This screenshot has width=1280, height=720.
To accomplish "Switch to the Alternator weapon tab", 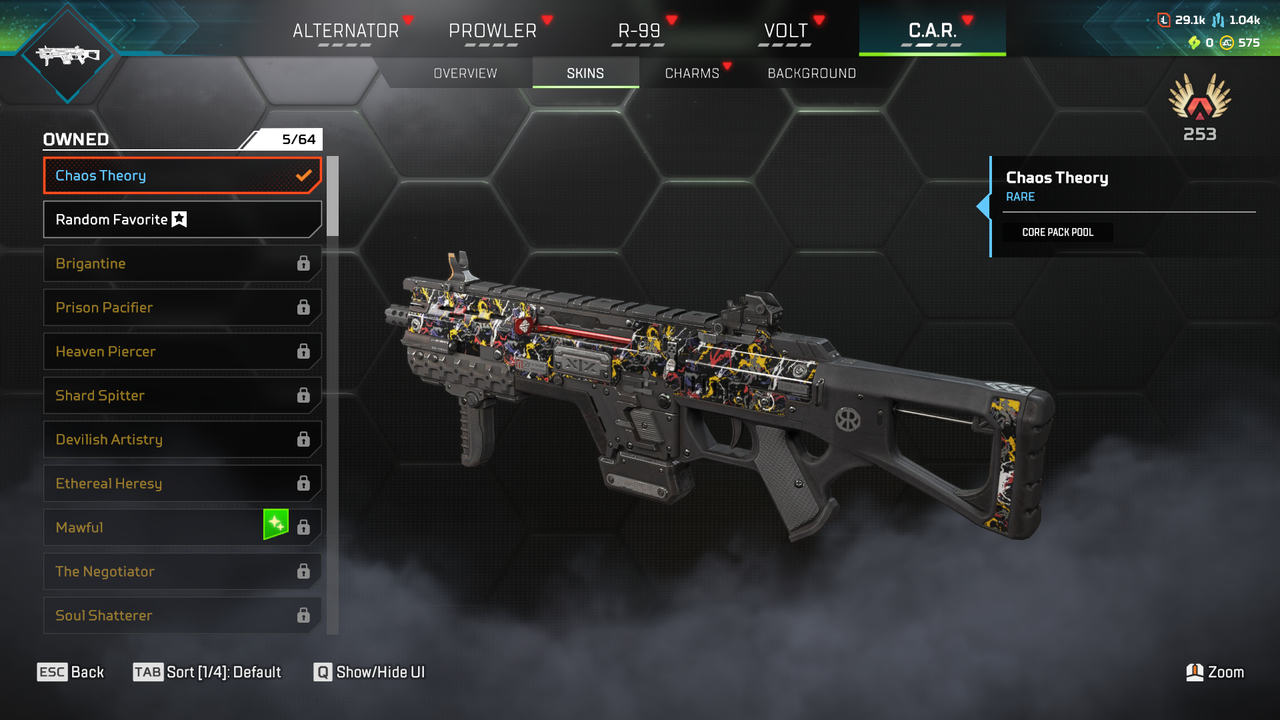I will point(345,31).
